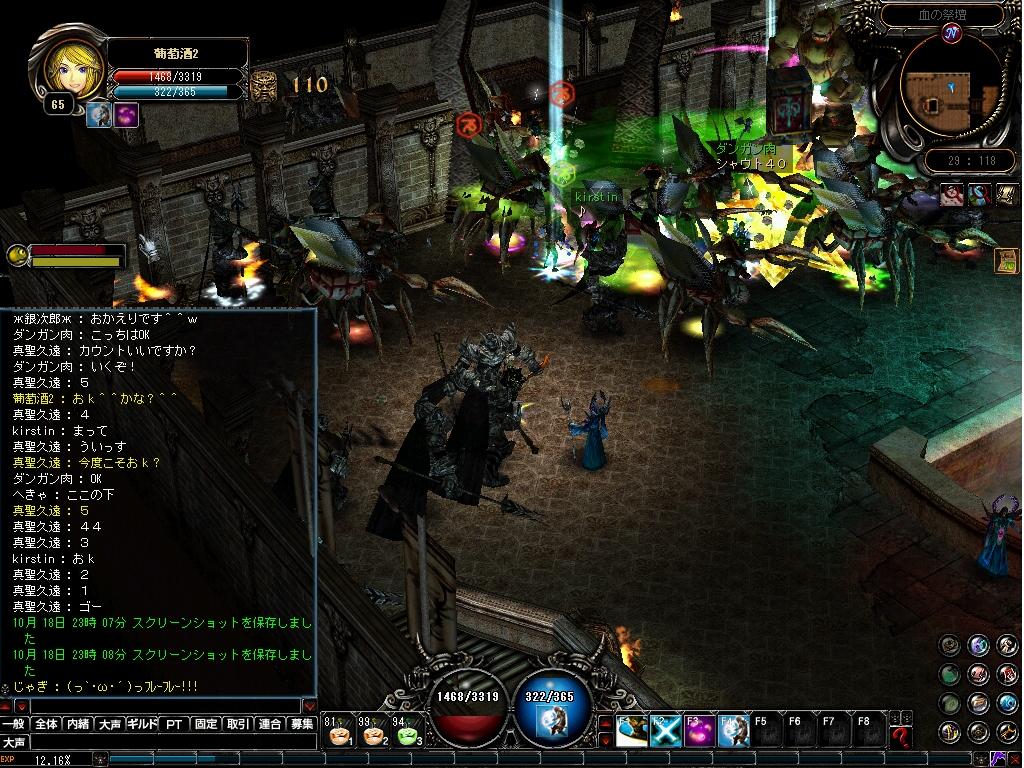Select the 取引 trade chat tab
Viewport: 1024px width, 768px height.
coord(238,724)
